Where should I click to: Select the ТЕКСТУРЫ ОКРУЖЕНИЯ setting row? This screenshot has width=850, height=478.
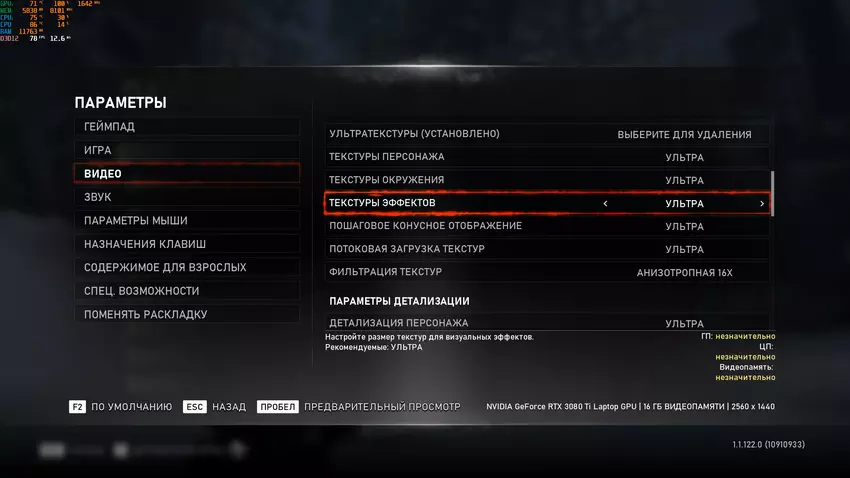click(548, 180)
